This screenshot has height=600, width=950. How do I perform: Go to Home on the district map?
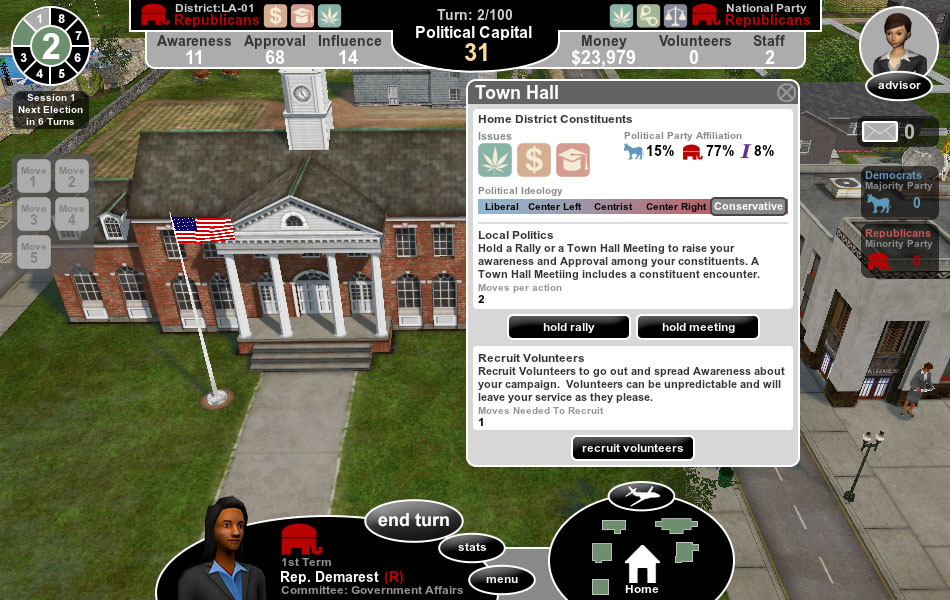(642, 568)
